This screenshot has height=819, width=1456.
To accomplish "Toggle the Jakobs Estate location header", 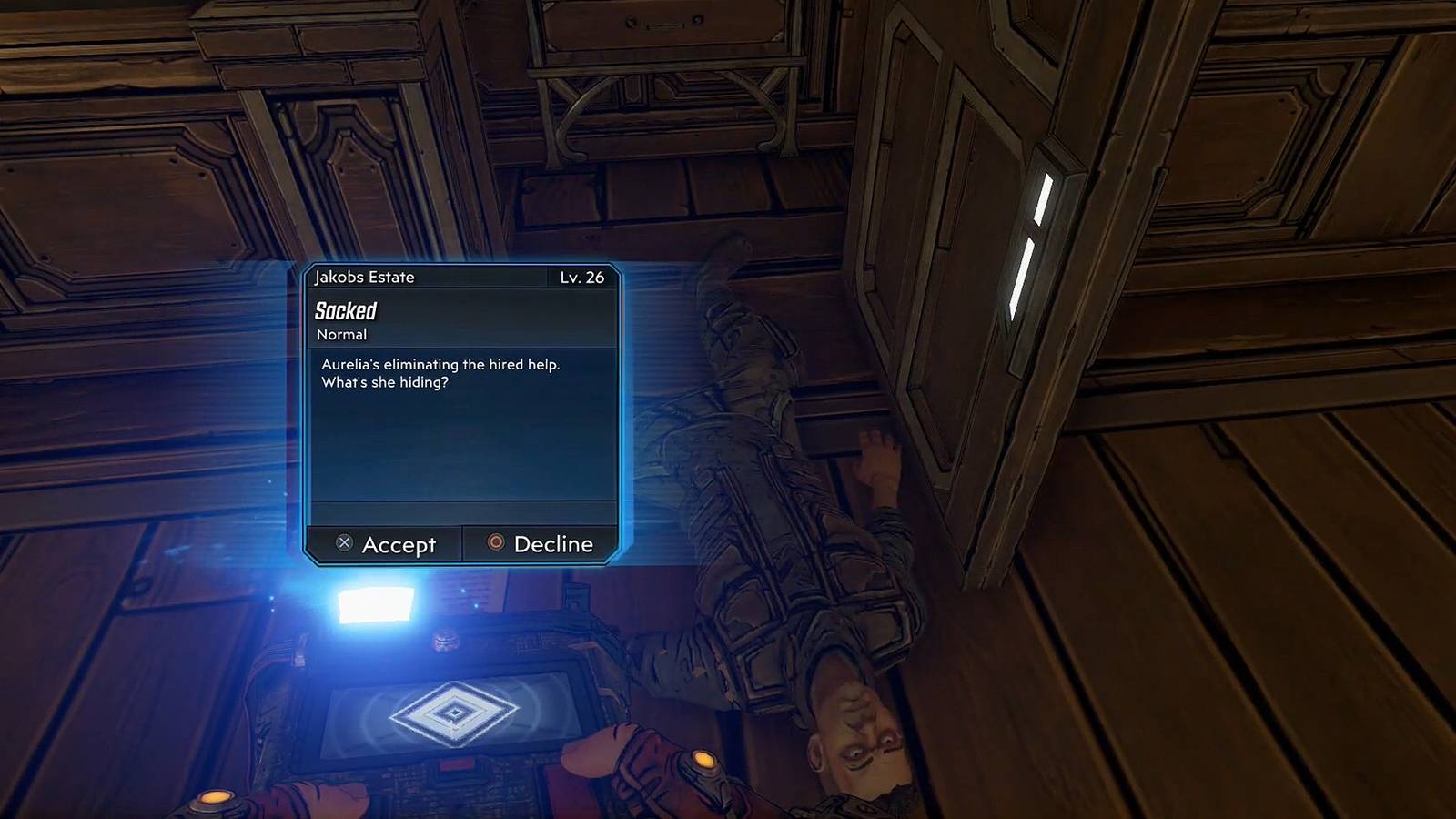I will click(366, 278).
